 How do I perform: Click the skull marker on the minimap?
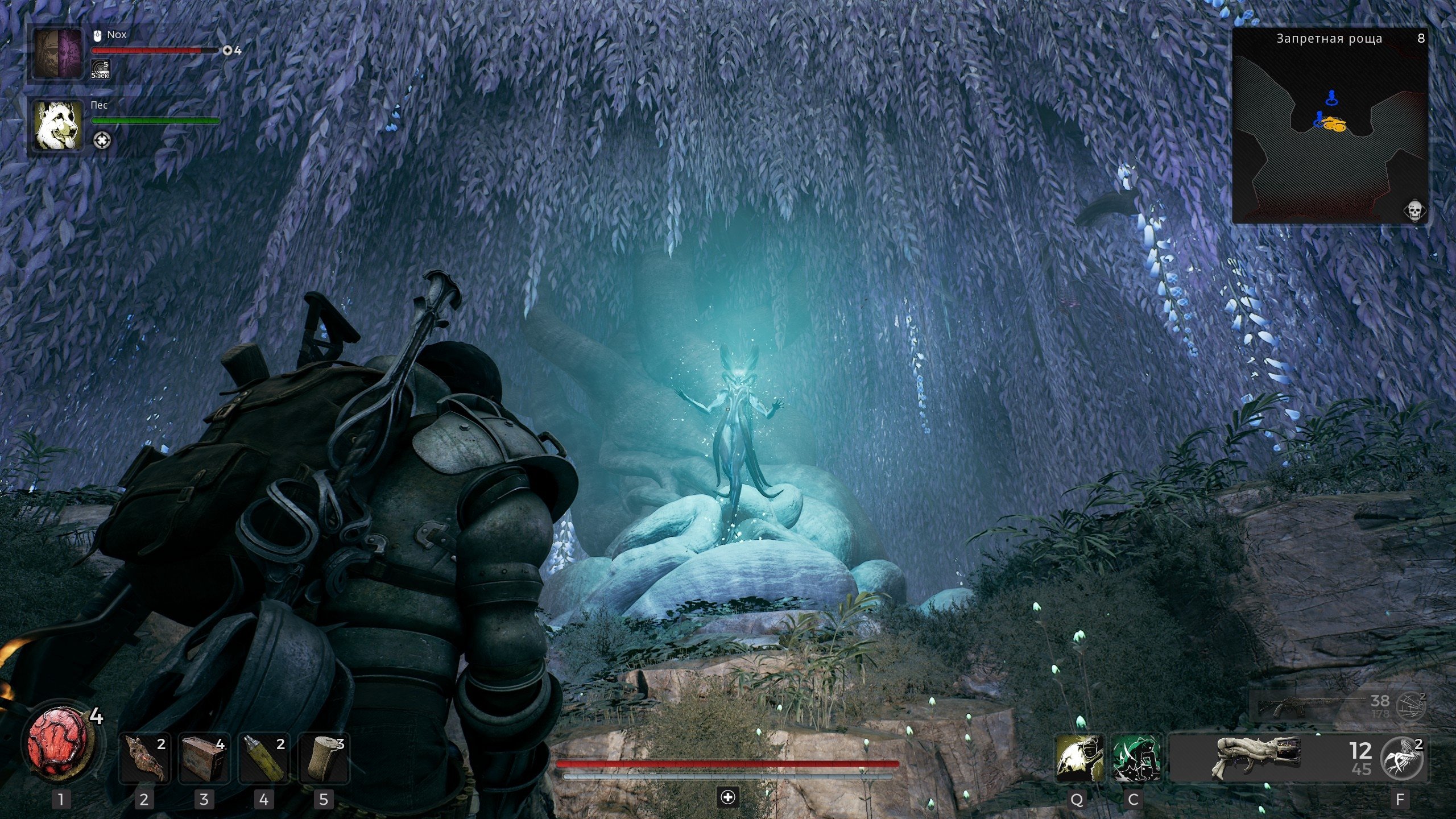[x=1414, y=211]
